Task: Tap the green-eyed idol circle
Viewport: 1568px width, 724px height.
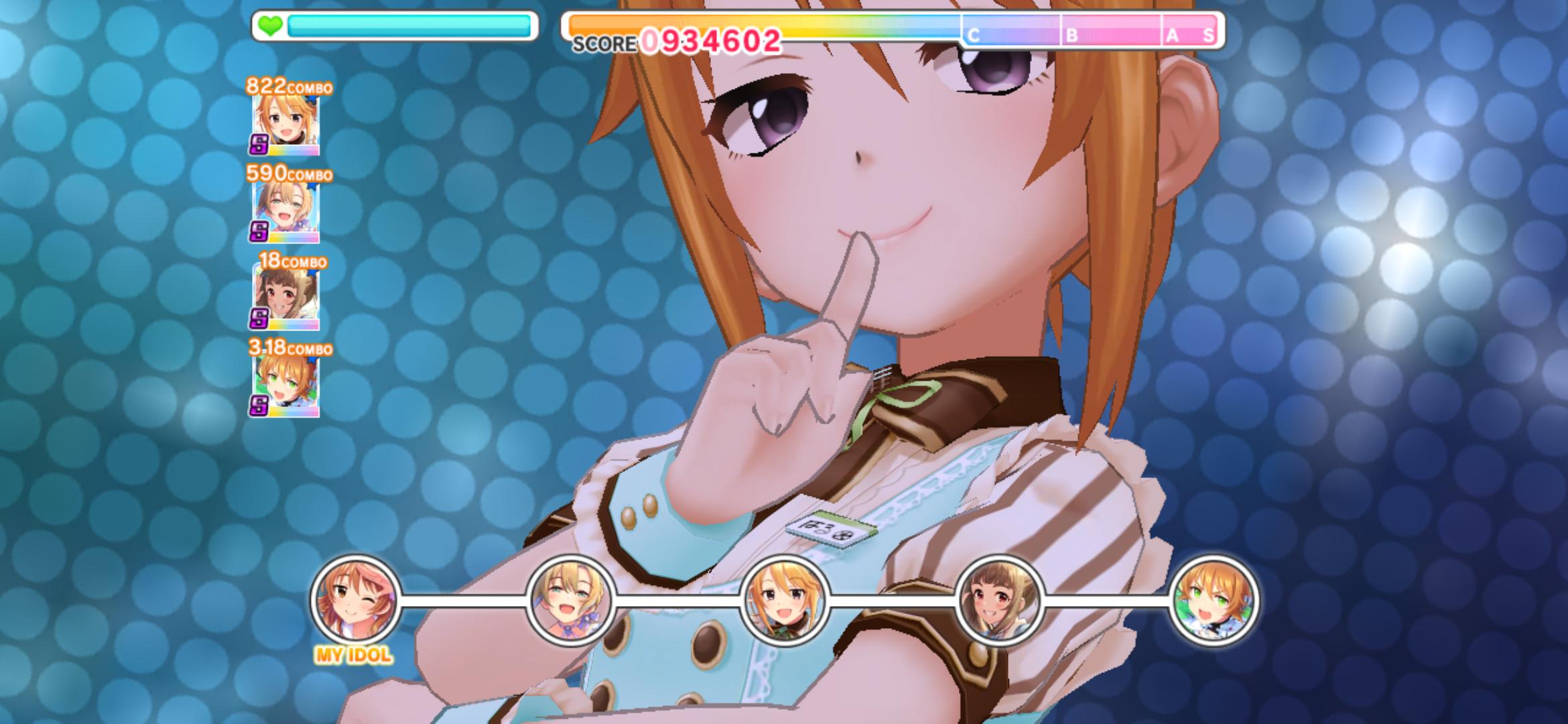Action: 1214,600
